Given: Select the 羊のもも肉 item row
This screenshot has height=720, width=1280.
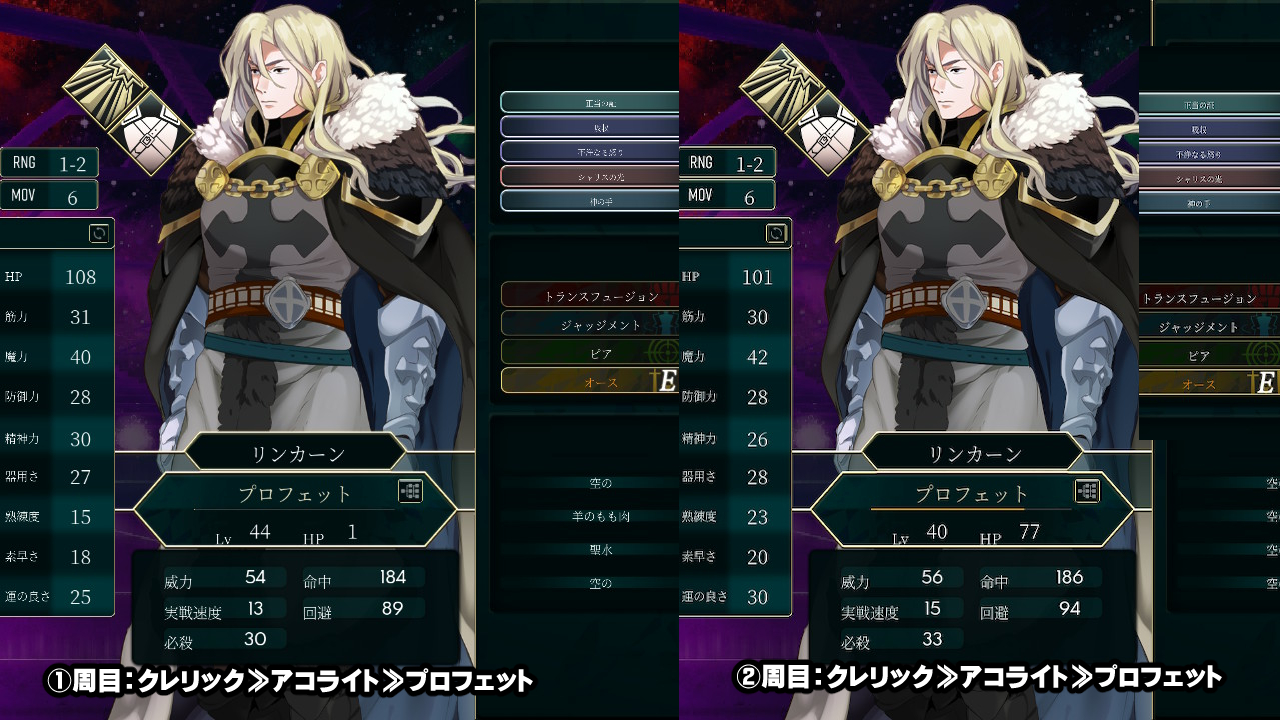Looking at the screenshot, I should (x=600, y=516).
